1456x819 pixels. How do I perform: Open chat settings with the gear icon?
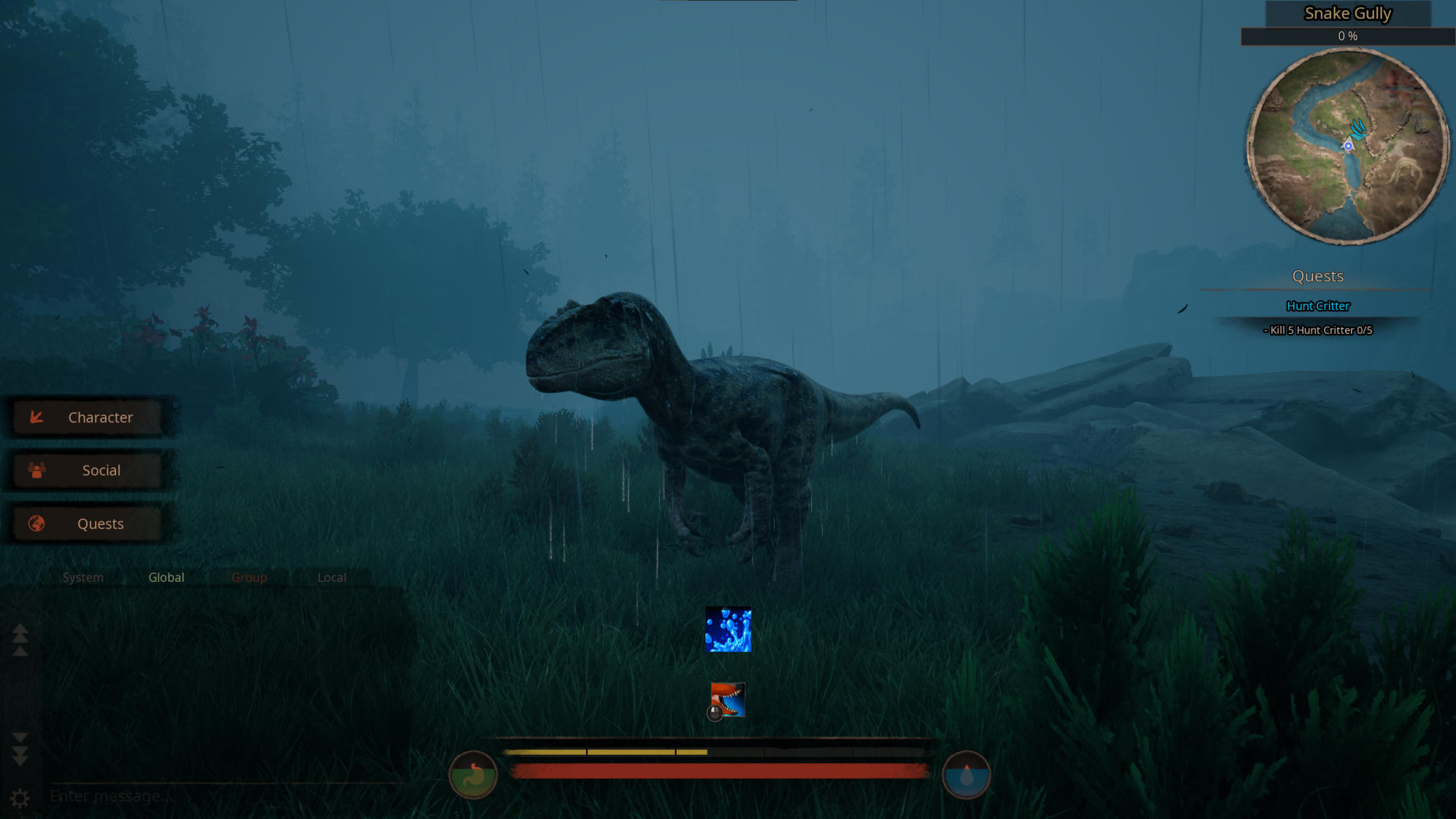(19, 798)
